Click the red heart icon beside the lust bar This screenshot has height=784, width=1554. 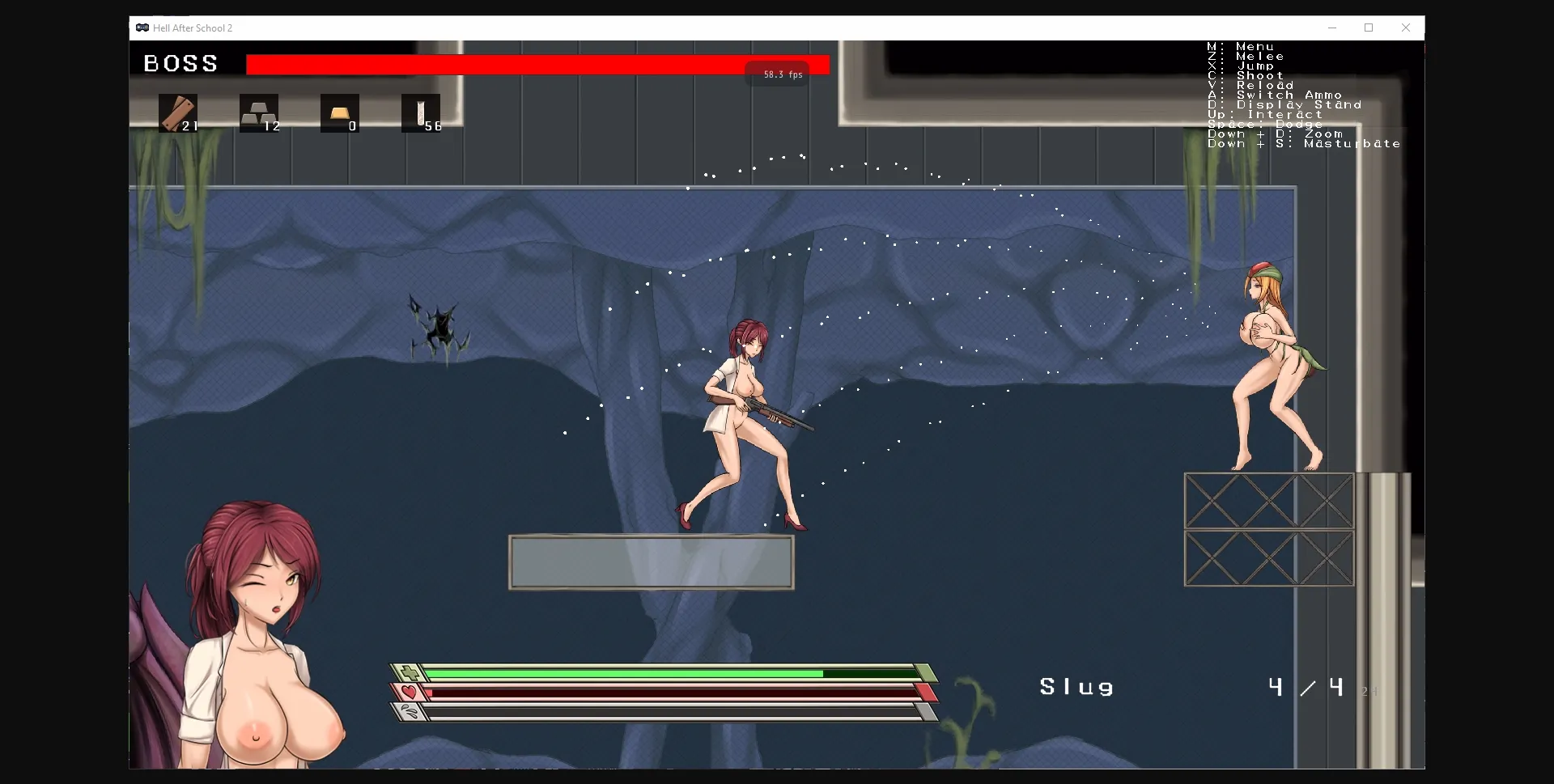(409, 693)
